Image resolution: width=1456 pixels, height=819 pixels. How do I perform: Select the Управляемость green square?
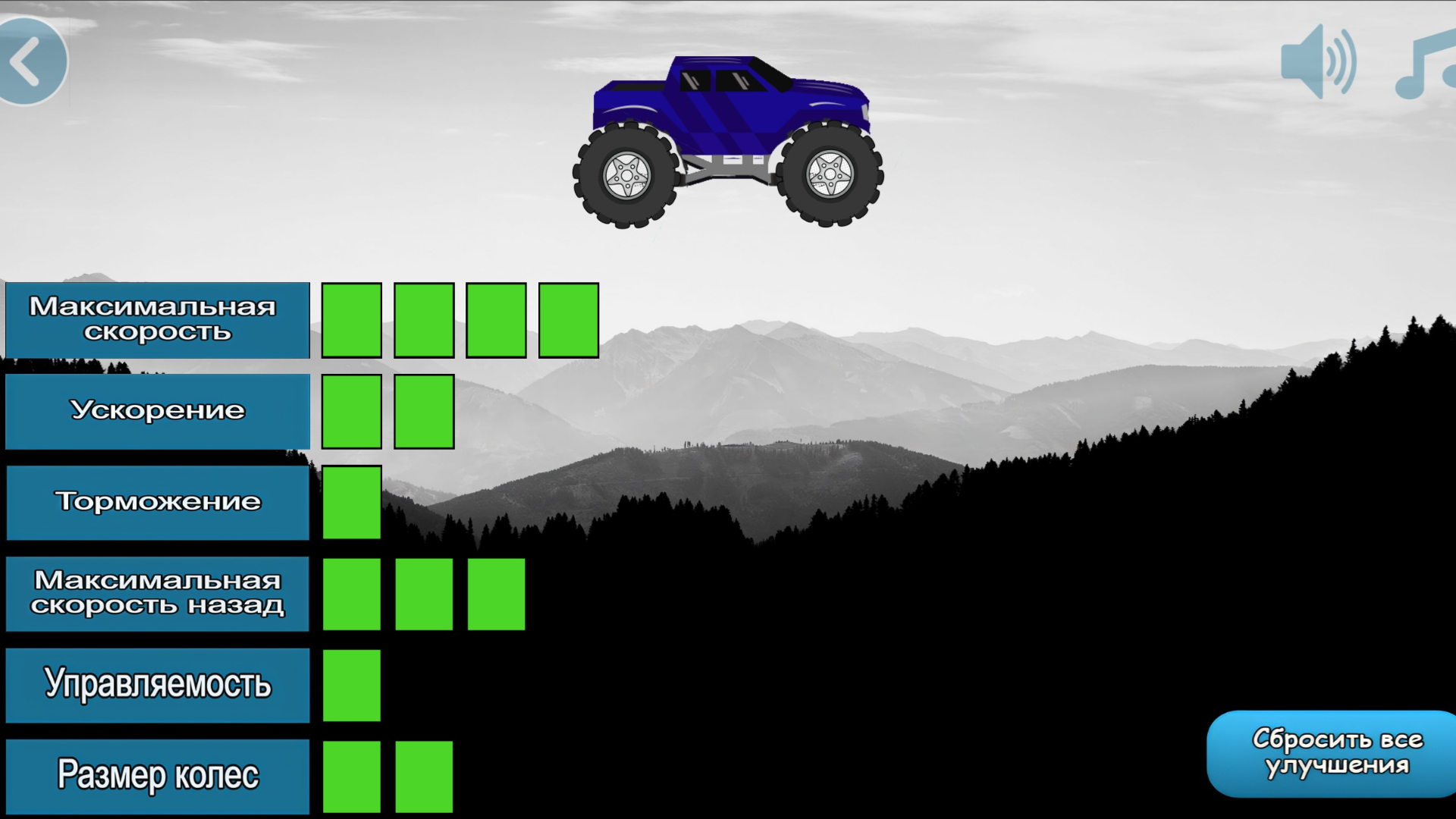click(351, 684)
